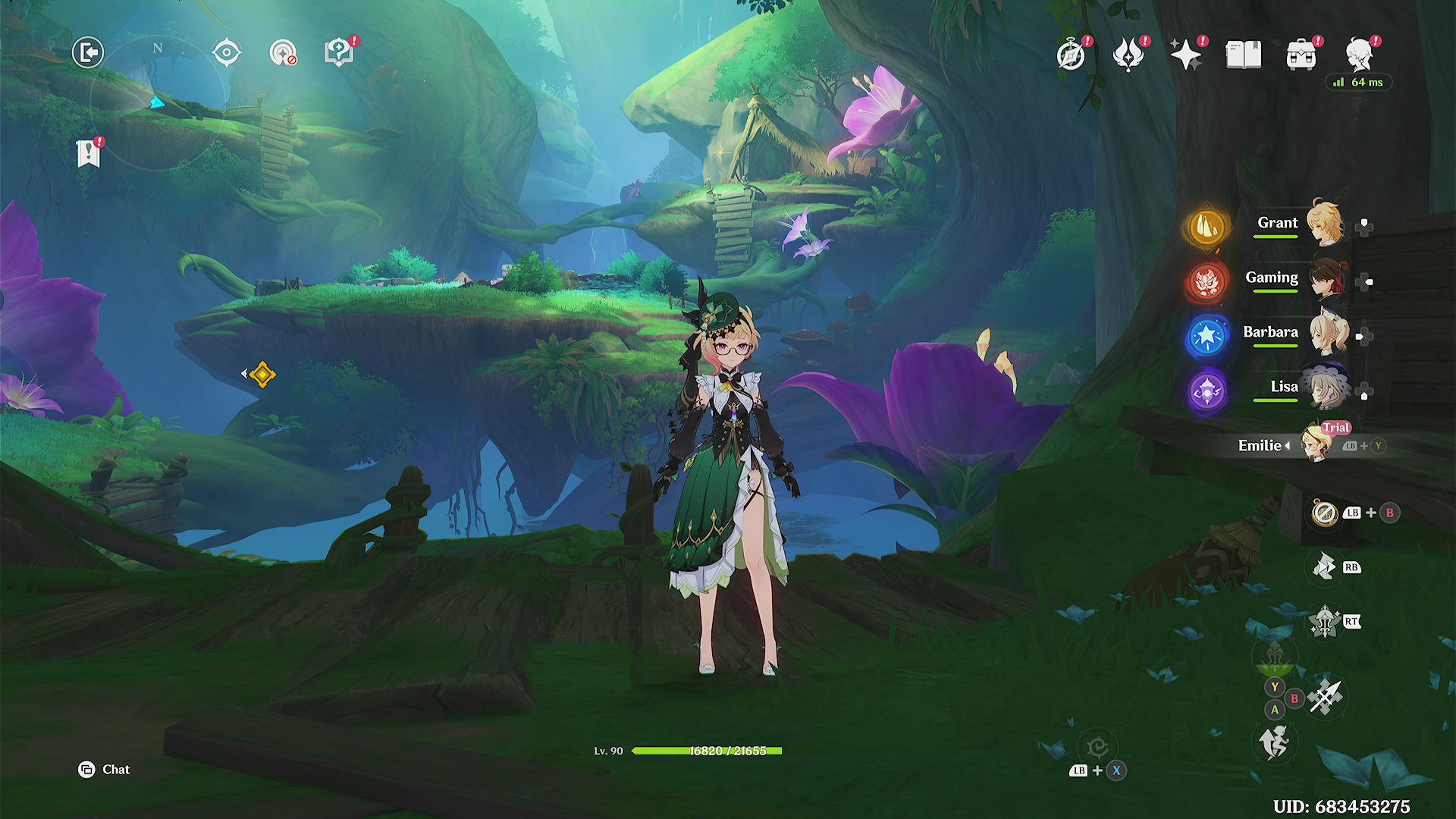Switch to party member Lisa

(x=1326, y=388)
